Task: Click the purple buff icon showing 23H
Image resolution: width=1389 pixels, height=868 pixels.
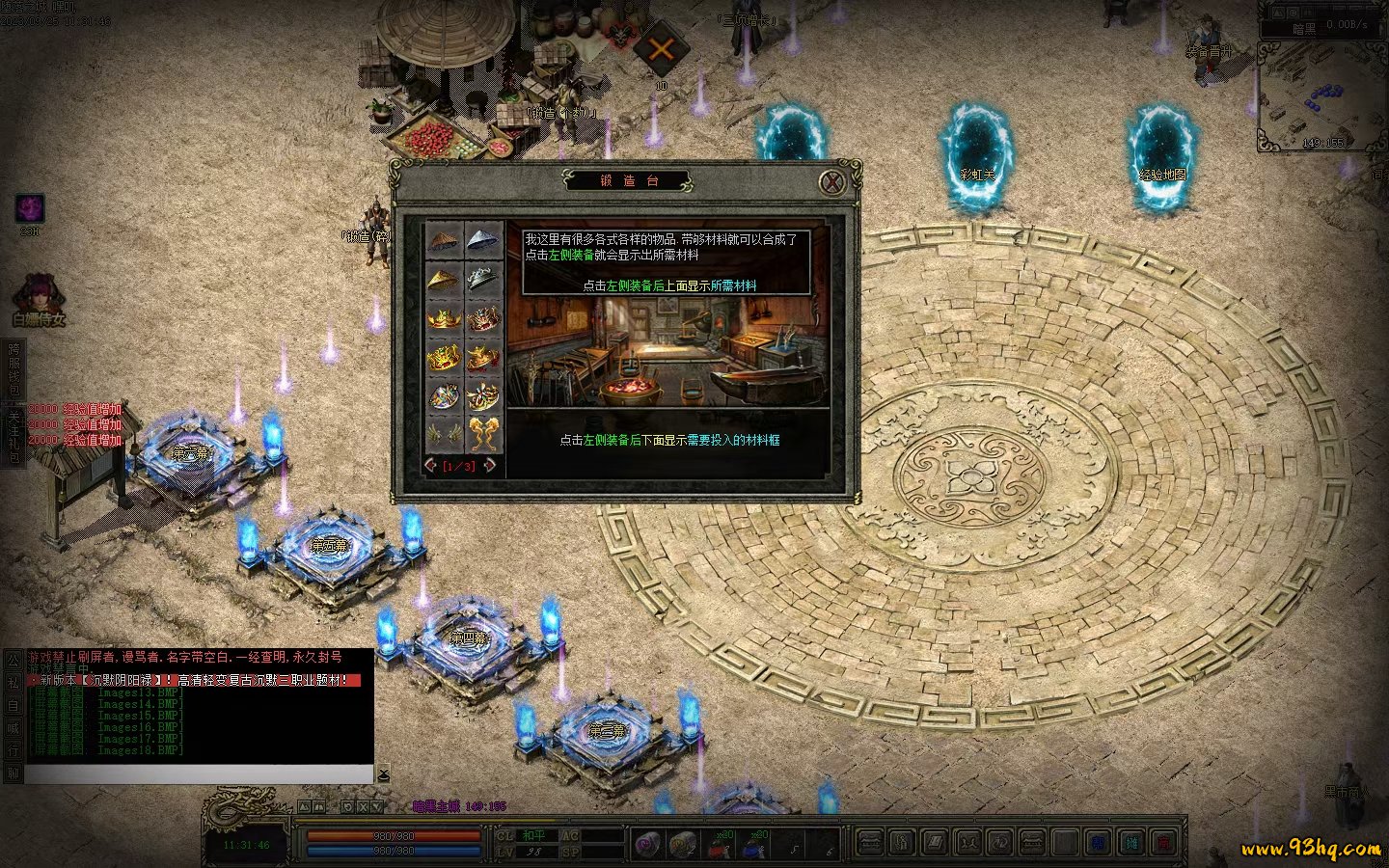Action: 30,208
